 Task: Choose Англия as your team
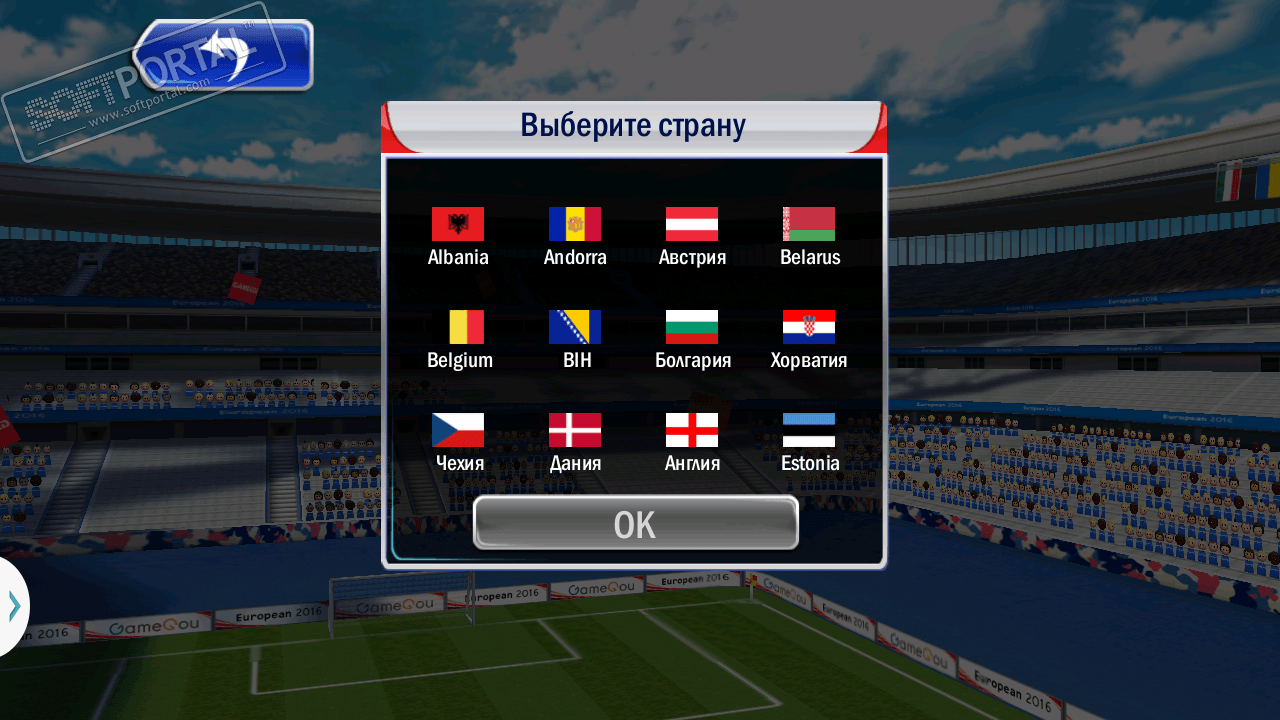(692, 431)
